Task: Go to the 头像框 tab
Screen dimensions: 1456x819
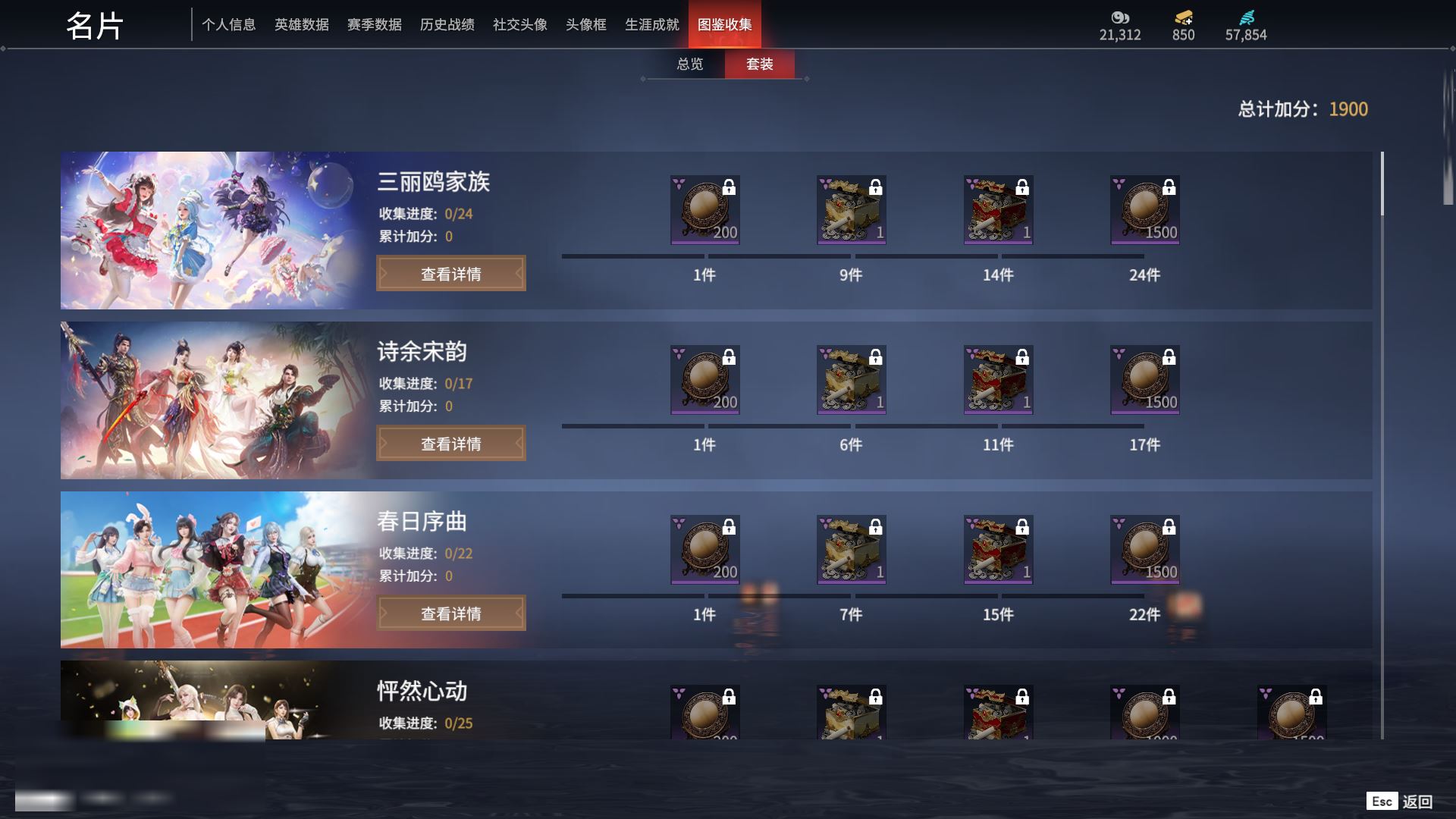Action: [x=585, y=25]
